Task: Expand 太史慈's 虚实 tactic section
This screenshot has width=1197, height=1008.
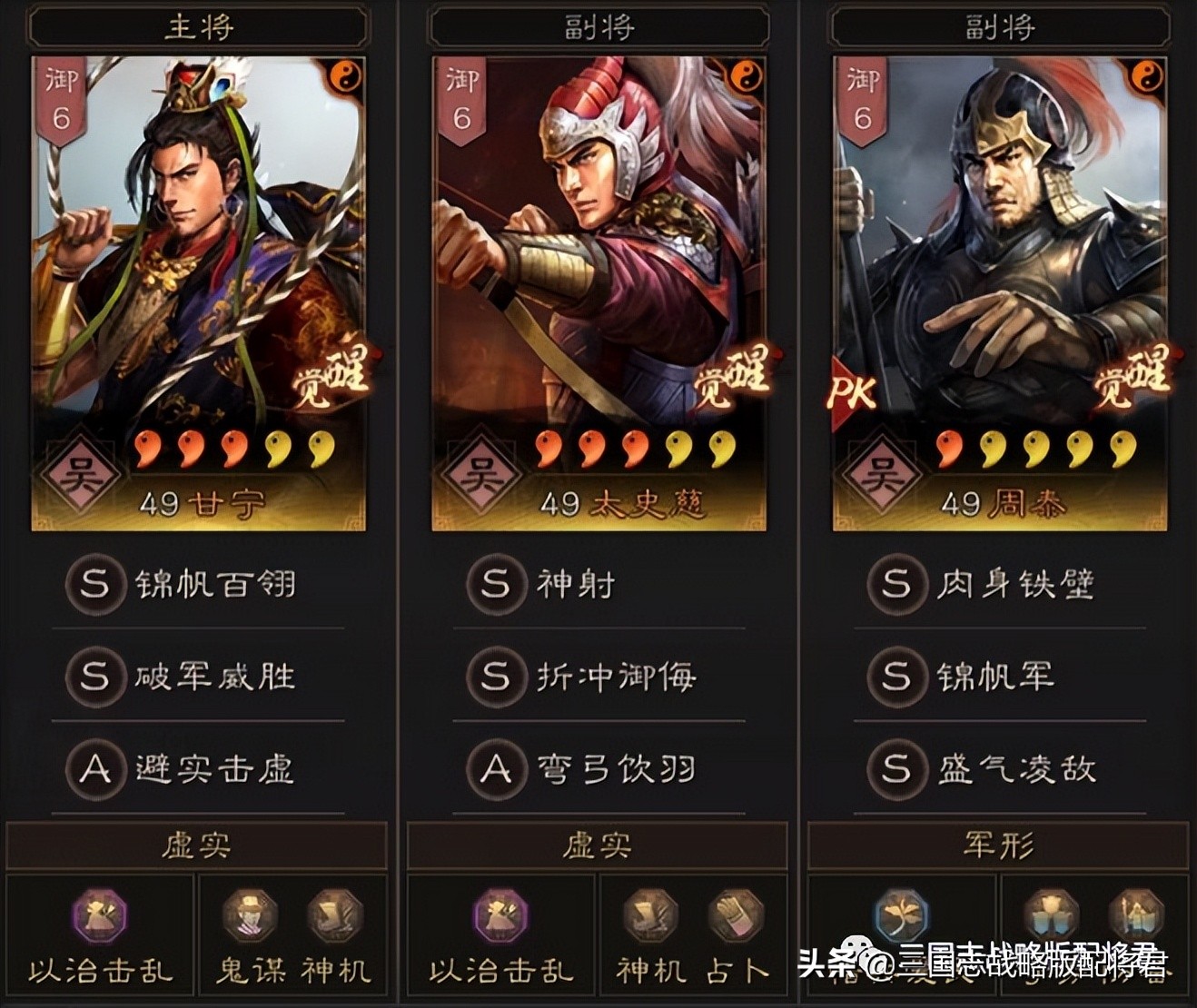Action: (599, 845)
